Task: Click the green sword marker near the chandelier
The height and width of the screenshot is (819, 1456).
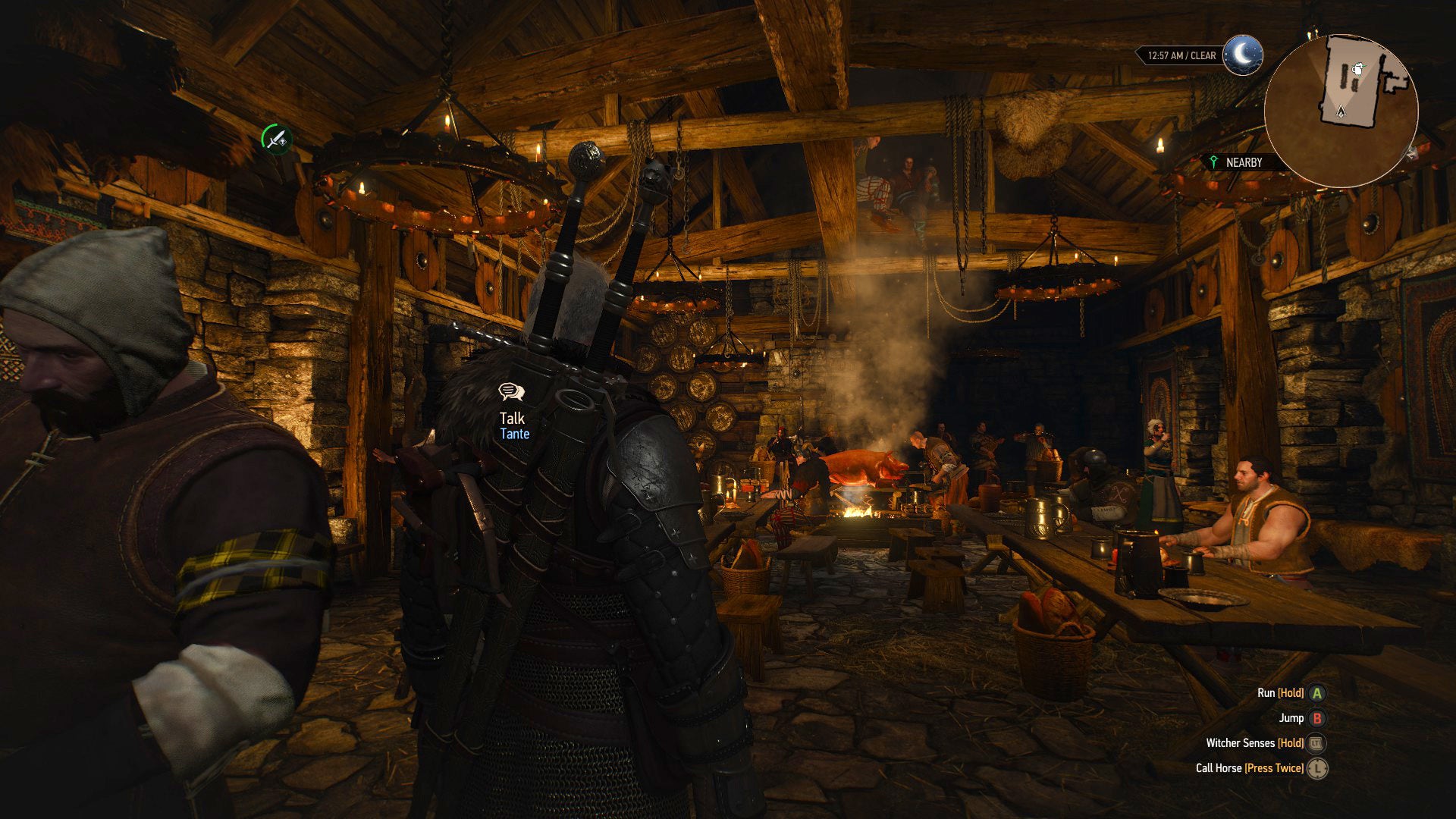Action: (x=276, y=136)
